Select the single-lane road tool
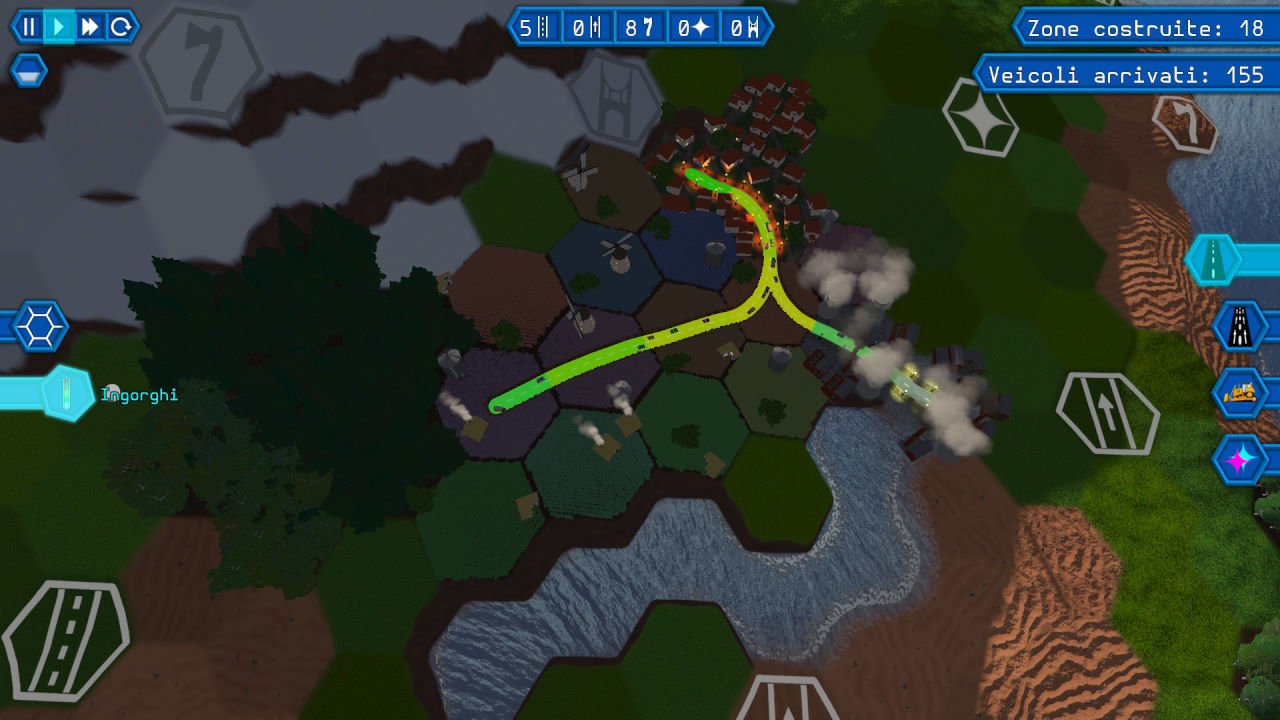 [1213, 260]
